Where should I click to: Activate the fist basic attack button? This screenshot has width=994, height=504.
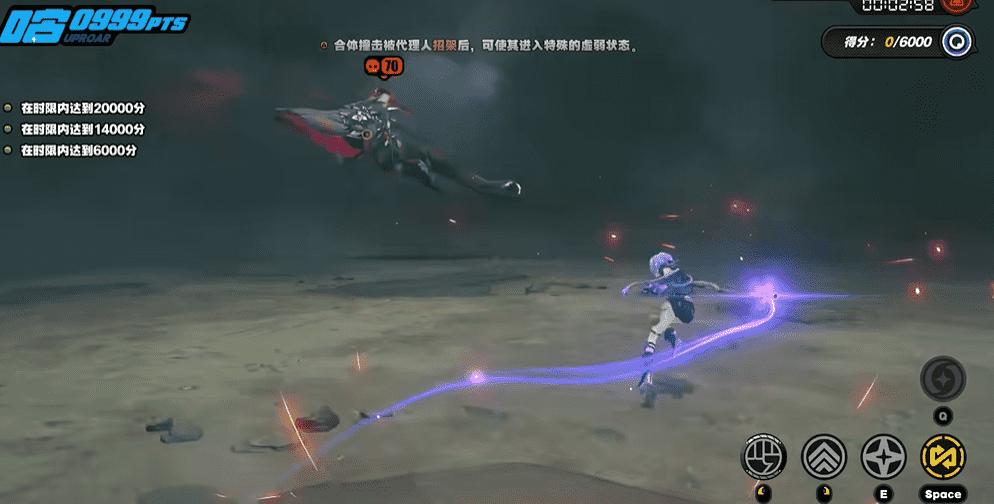(763, 457)
